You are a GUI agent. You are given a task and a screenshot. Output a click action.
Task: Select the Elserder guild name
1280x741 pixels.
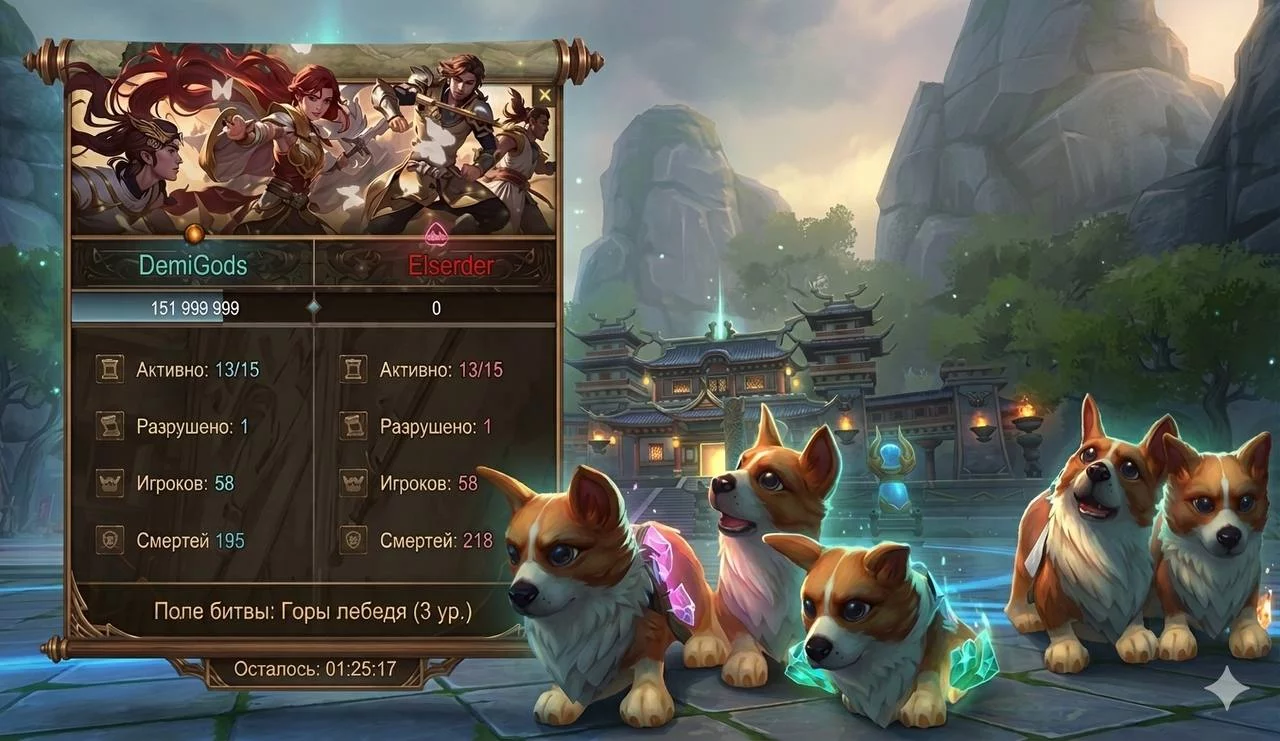pos(436,266)
